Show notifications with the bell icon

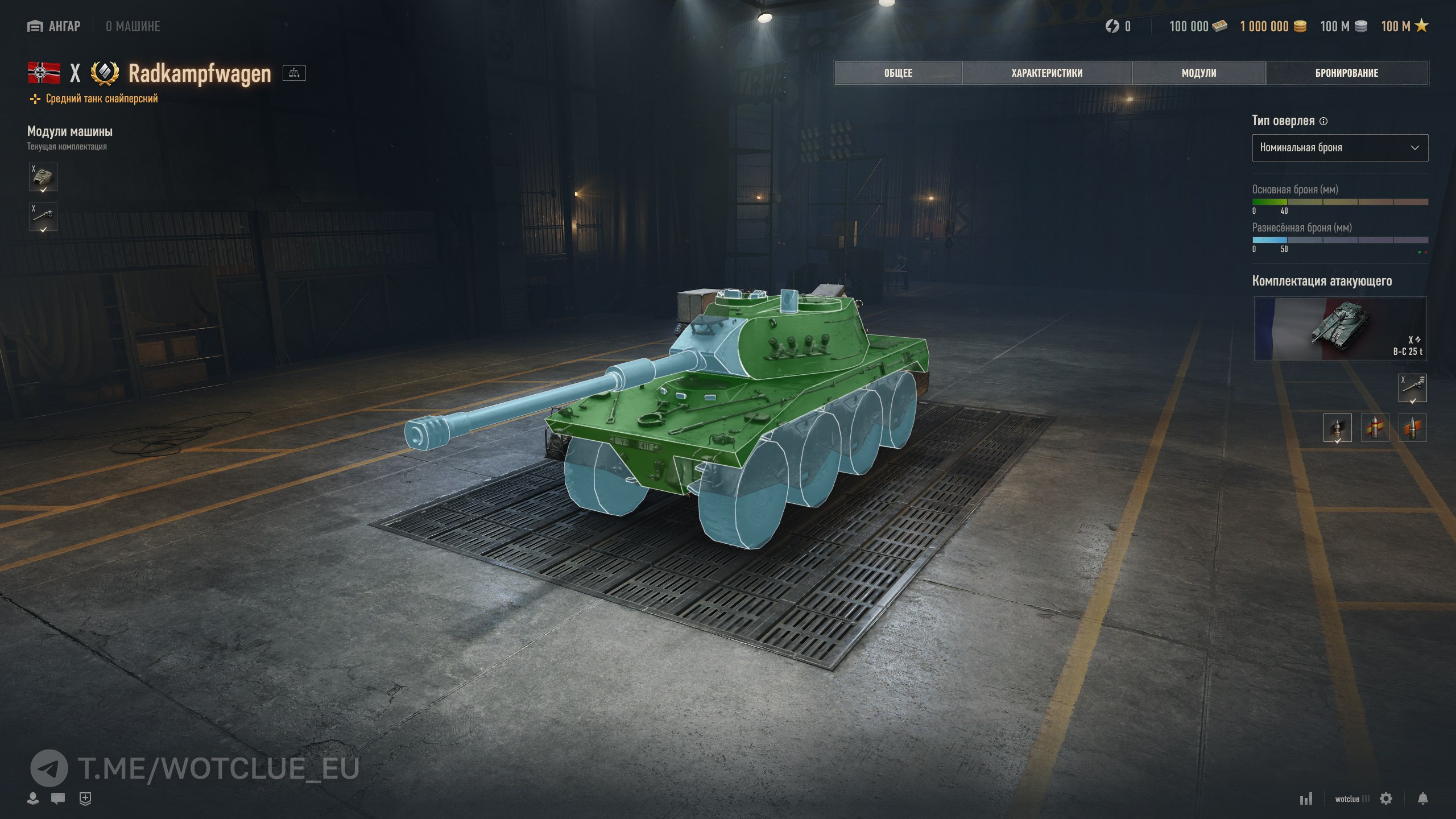(x=1422, y=799)
